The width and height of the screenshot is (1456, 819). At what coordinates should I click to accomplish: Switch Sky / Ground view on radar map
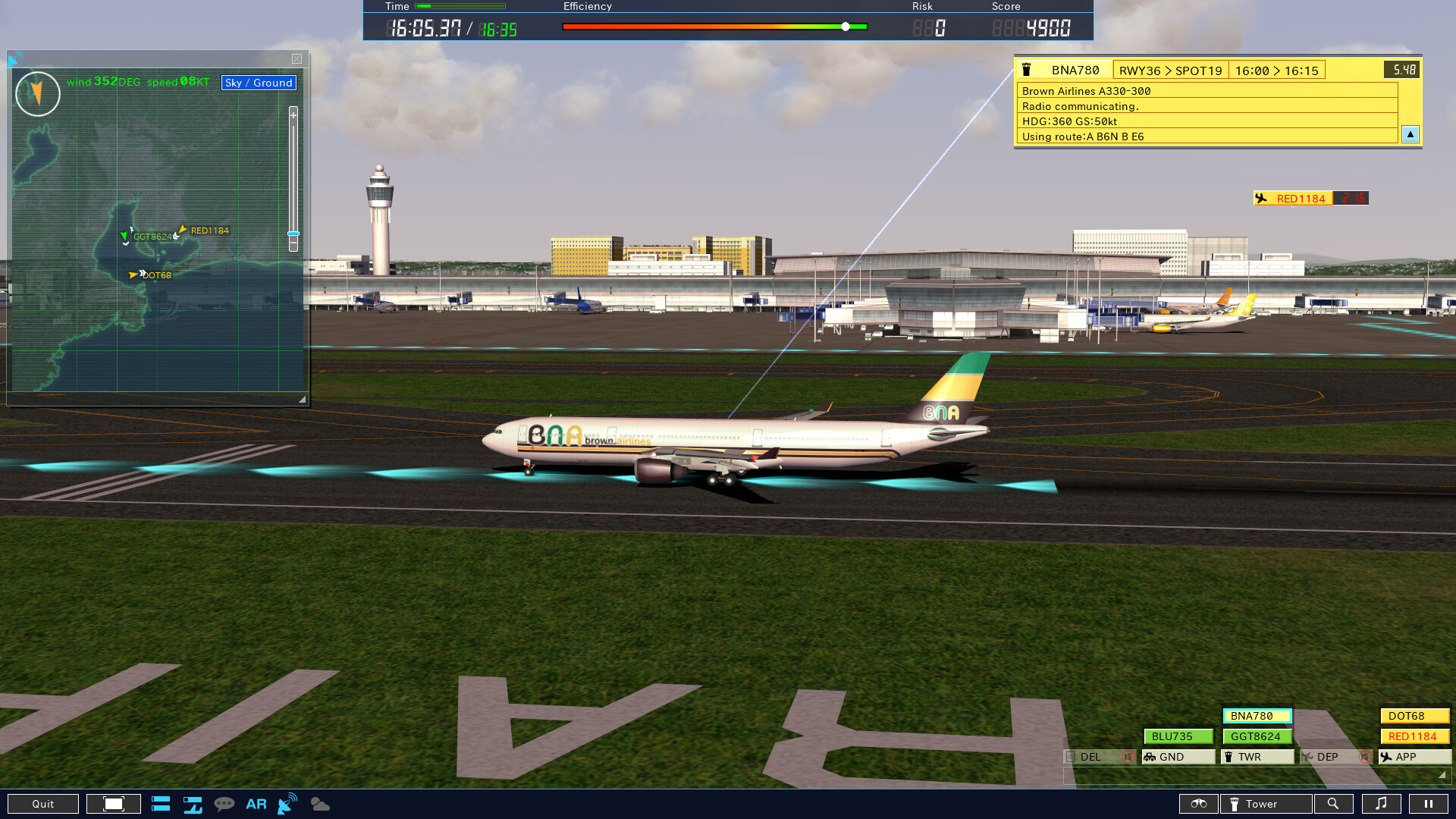pos(258,83)
